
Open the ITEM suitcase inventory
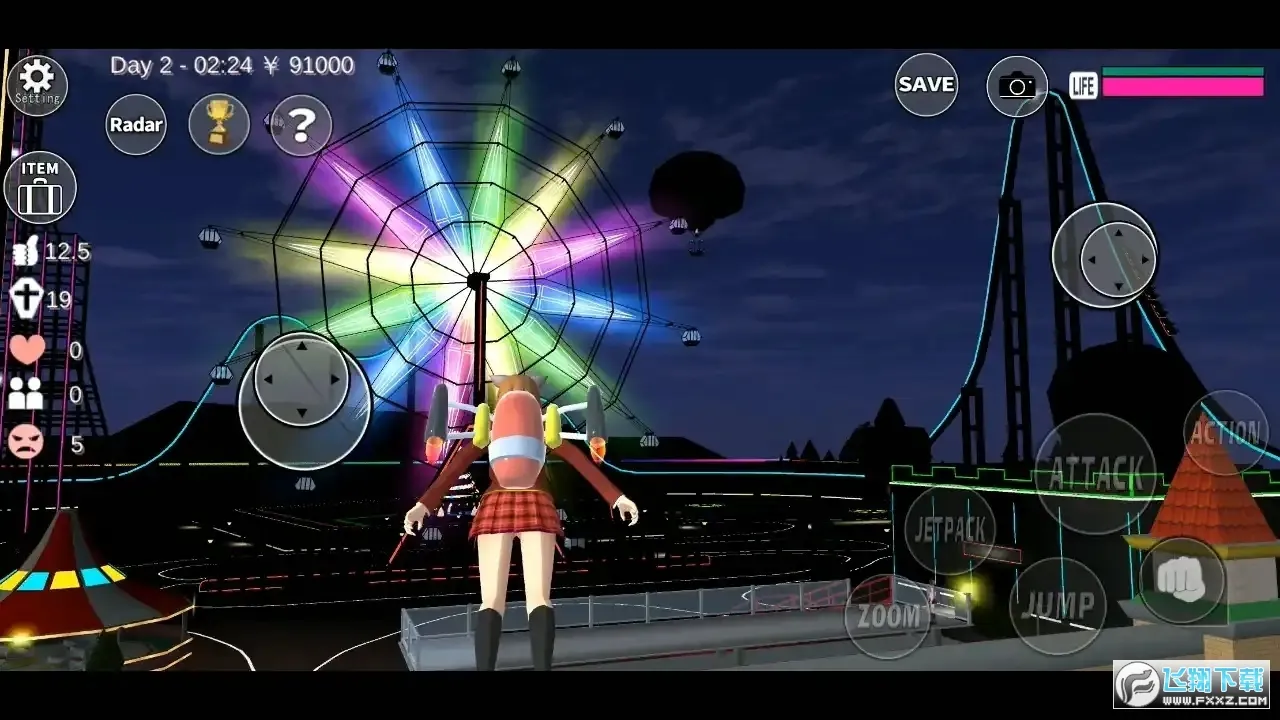[x=40, y=187]
